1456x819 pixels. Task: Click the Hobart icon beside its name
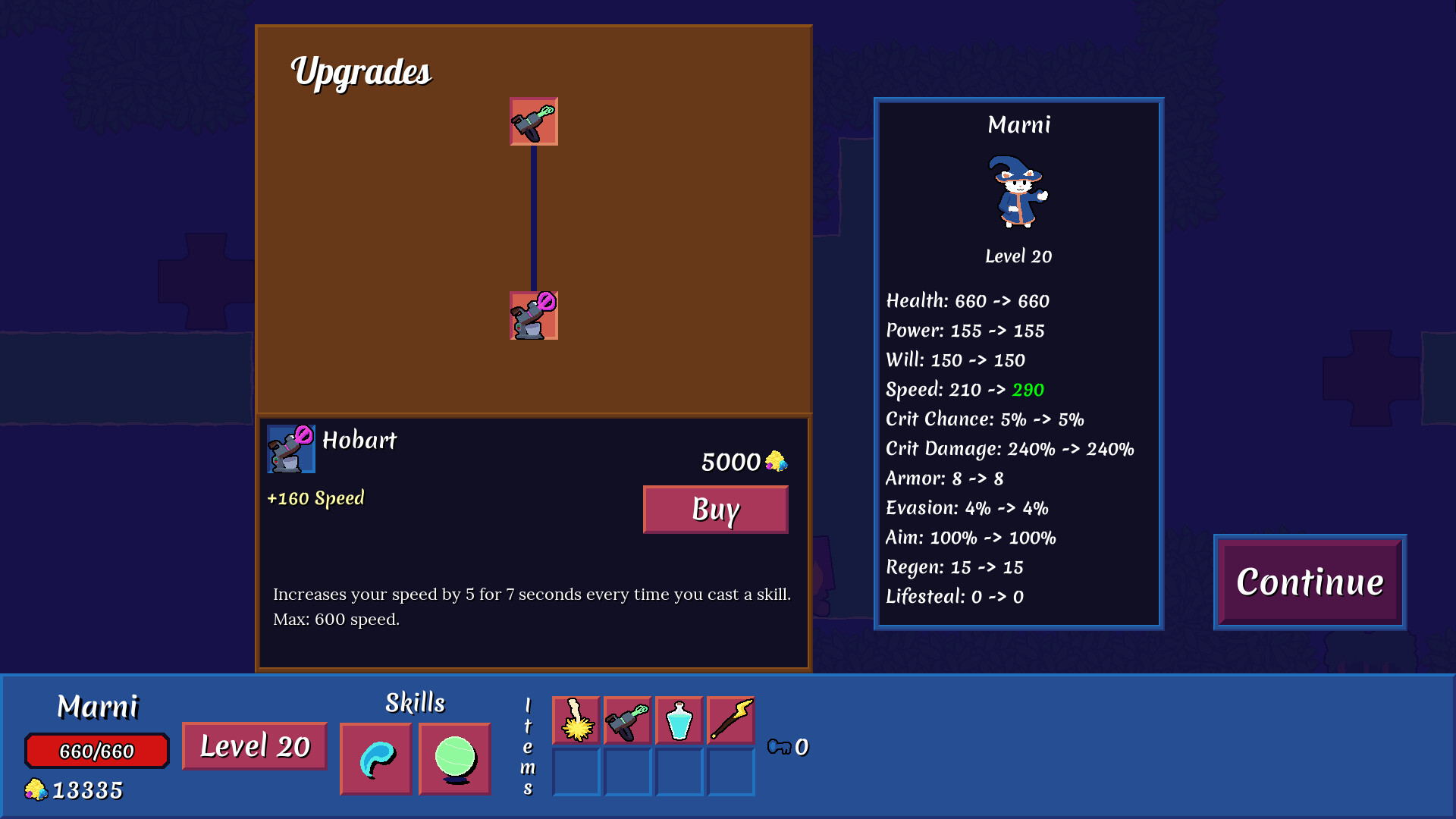pos(290,449)
